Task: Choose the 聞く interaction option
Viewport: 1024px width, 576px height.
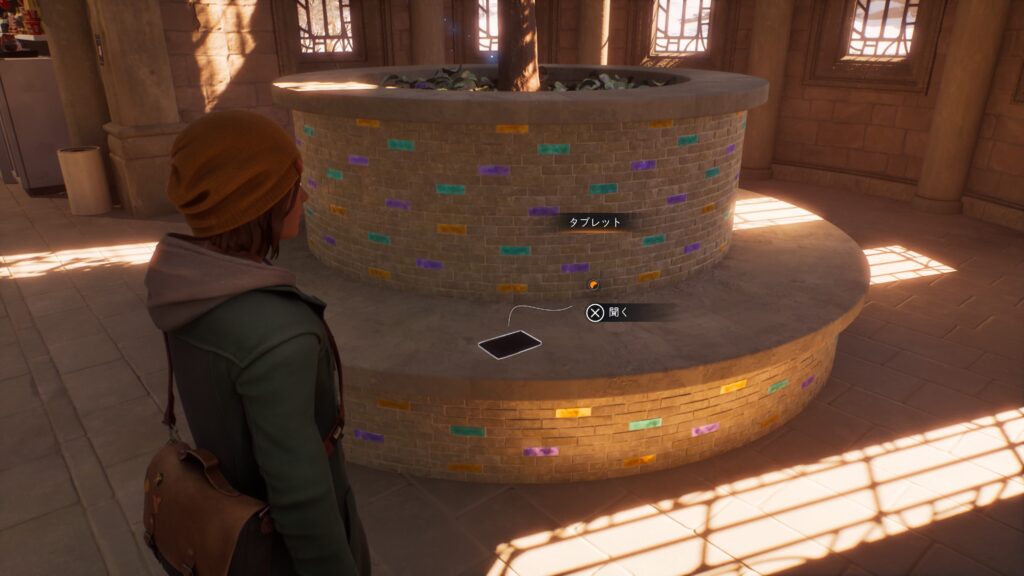Action: 609,313
